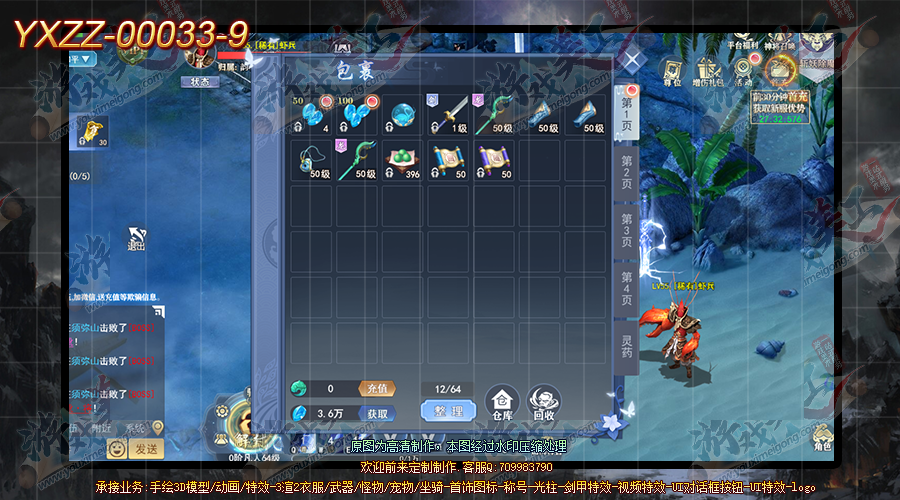Click the 发送 send chat button

[146, 448]
